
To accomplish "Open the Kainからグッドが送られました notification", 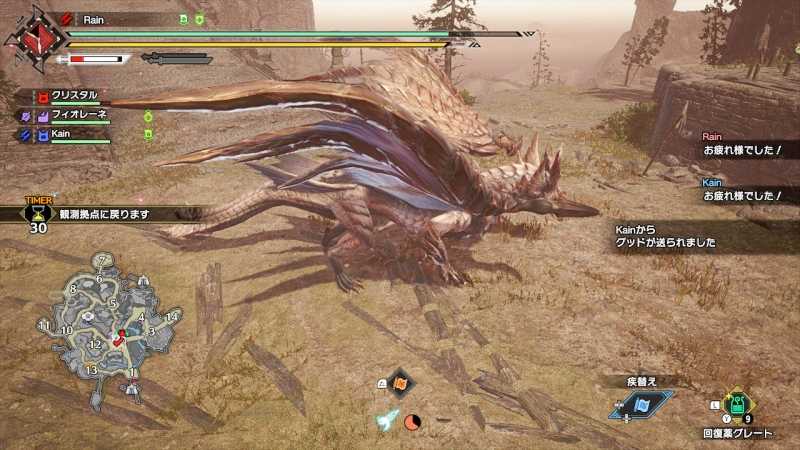I will (x=680, y=237).
